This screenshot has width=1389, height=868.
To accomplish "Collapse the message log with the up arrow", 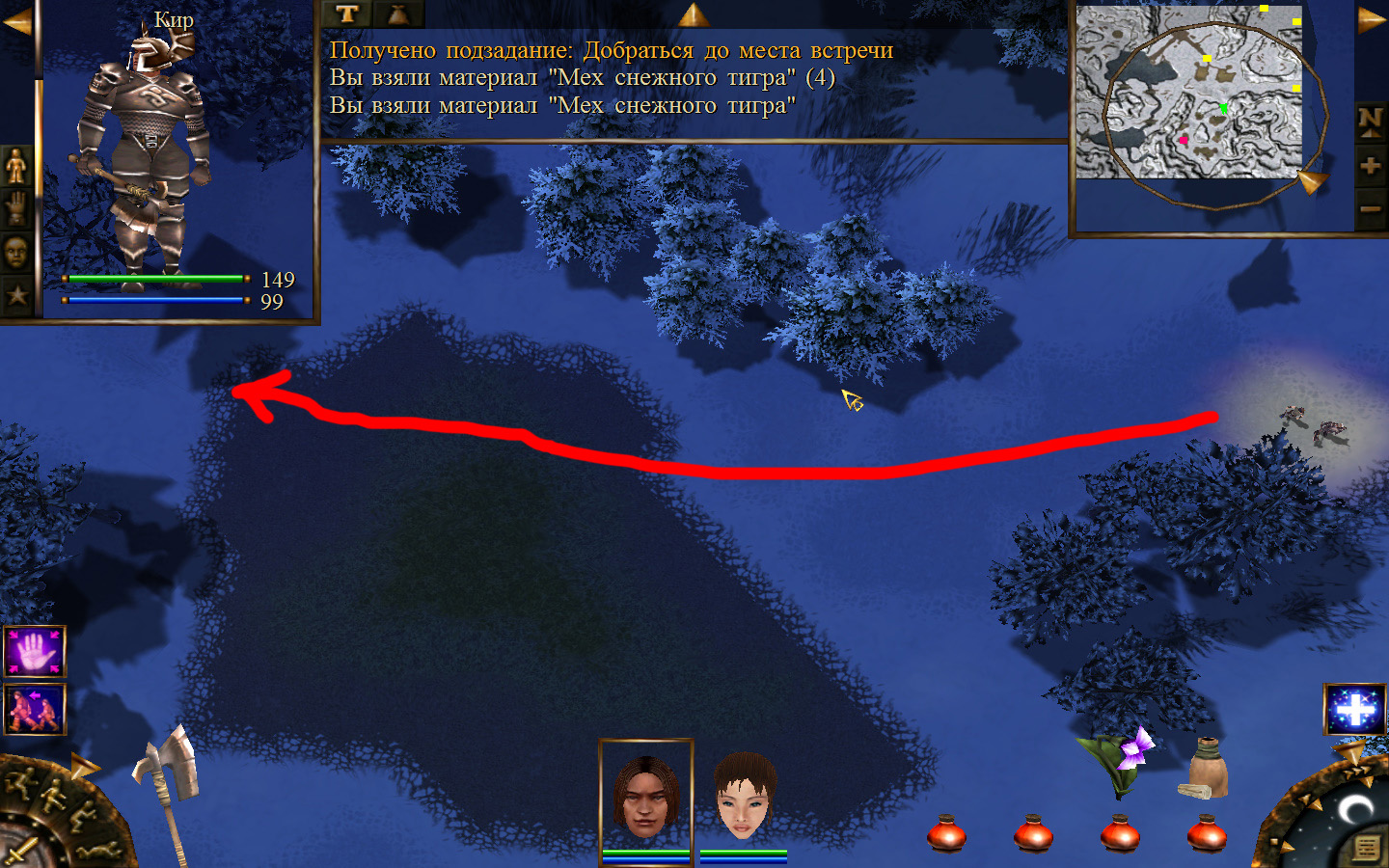I will click(693, 14).
